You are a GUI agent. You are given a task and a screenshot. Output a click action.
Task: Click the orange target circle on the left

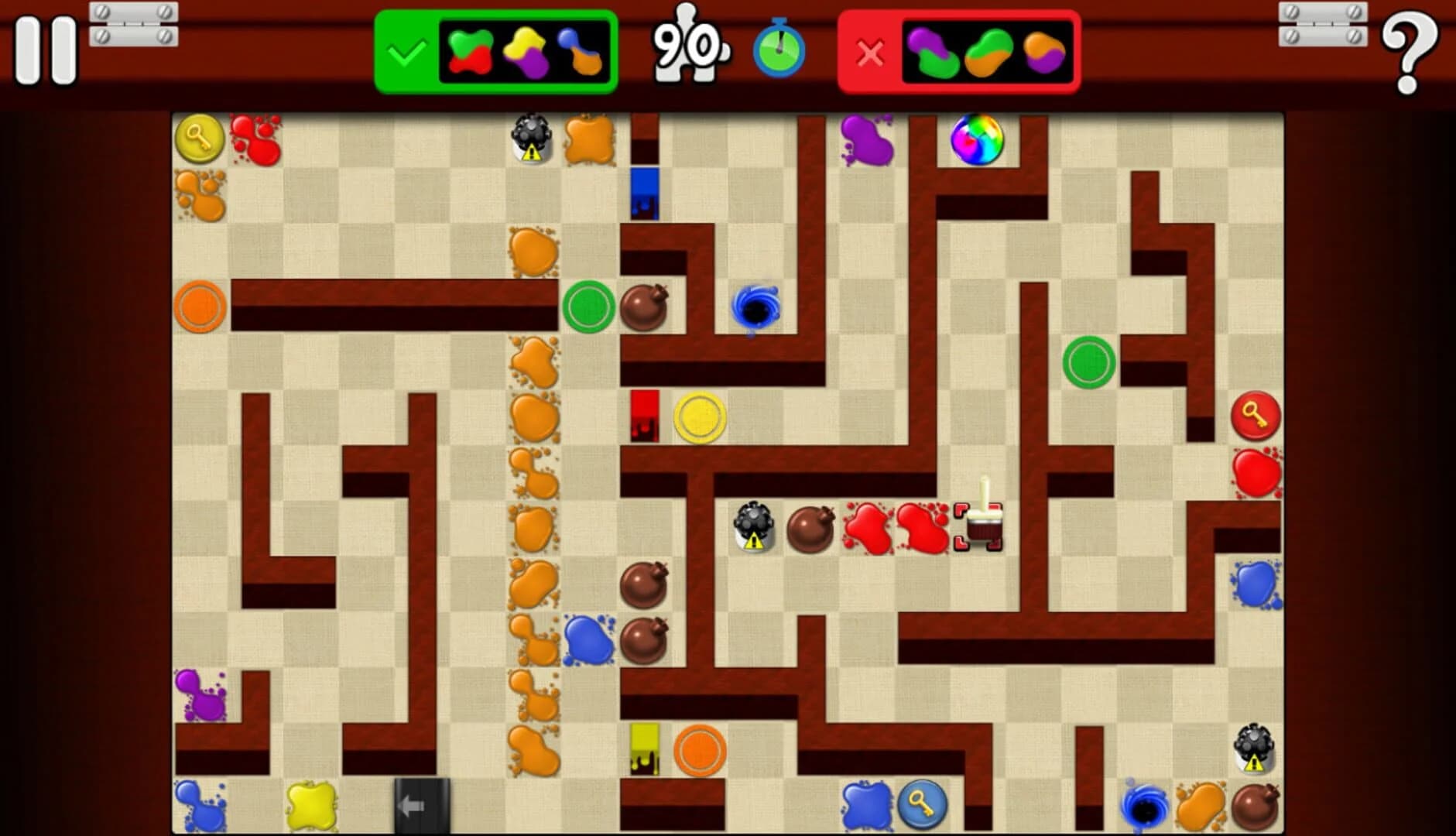pyautogui.click(x=200, y=307)
